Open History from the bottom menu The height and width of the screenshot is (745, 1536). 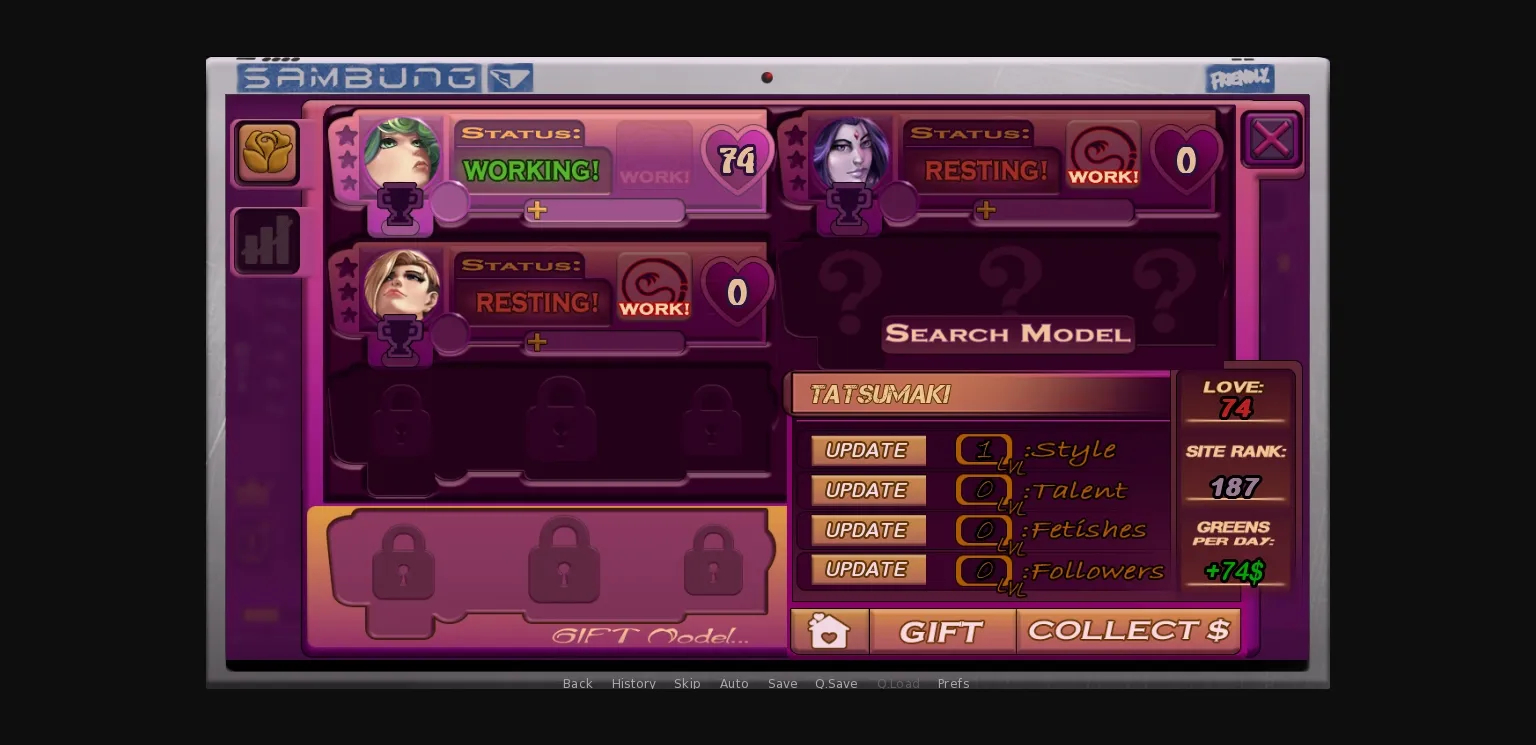(633, 683)
